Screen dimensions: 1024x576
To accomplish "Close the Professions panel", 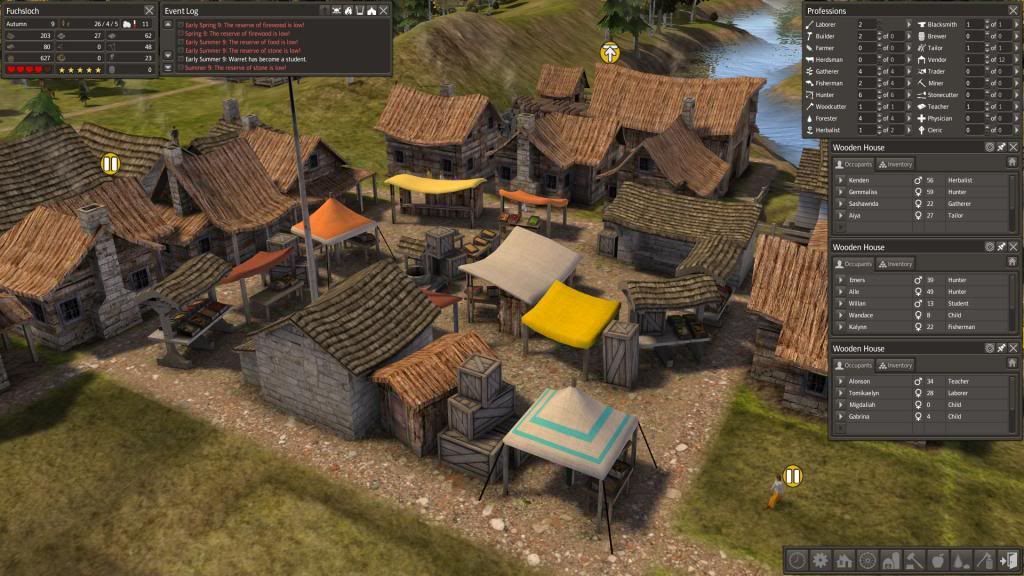I will pyautogui.click(x=1013, y=10).
